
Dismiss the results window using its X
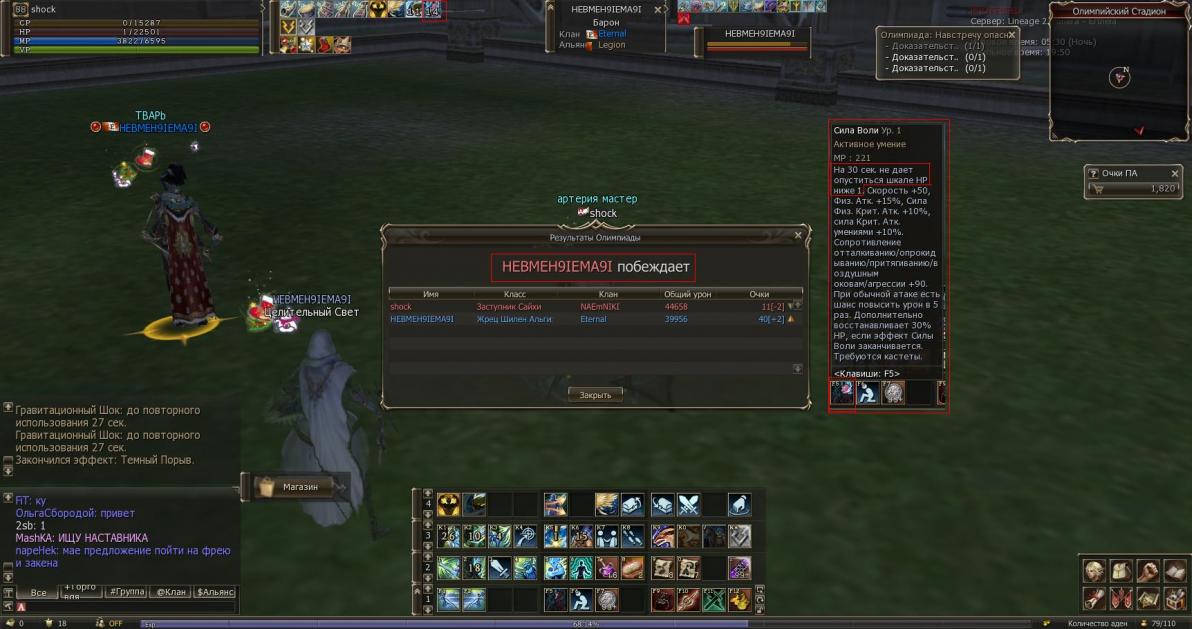coord(798,235)
